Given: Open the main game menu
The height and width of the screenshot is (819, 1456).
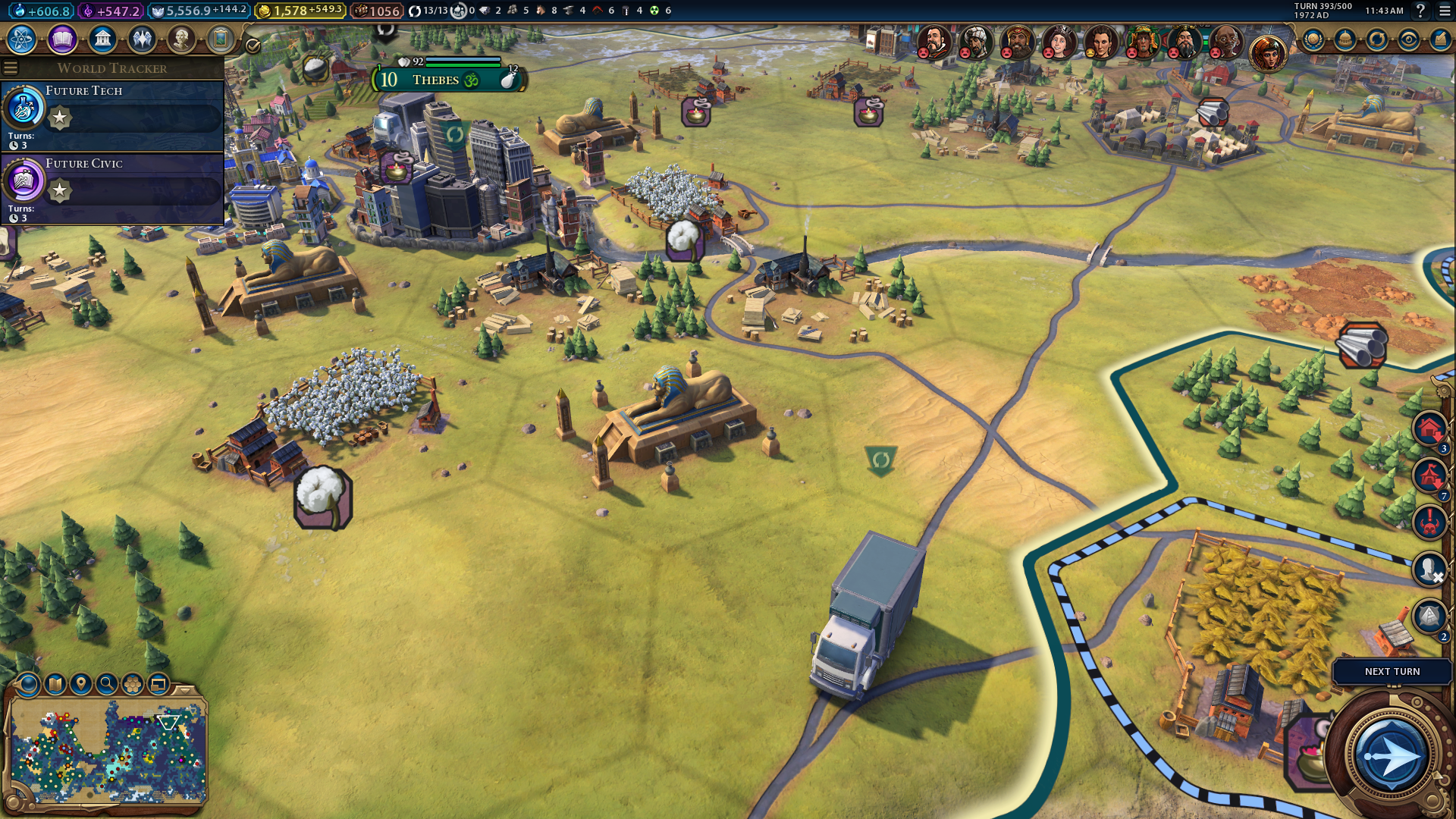Looking at the screenshot, I should pos(1445,11).
